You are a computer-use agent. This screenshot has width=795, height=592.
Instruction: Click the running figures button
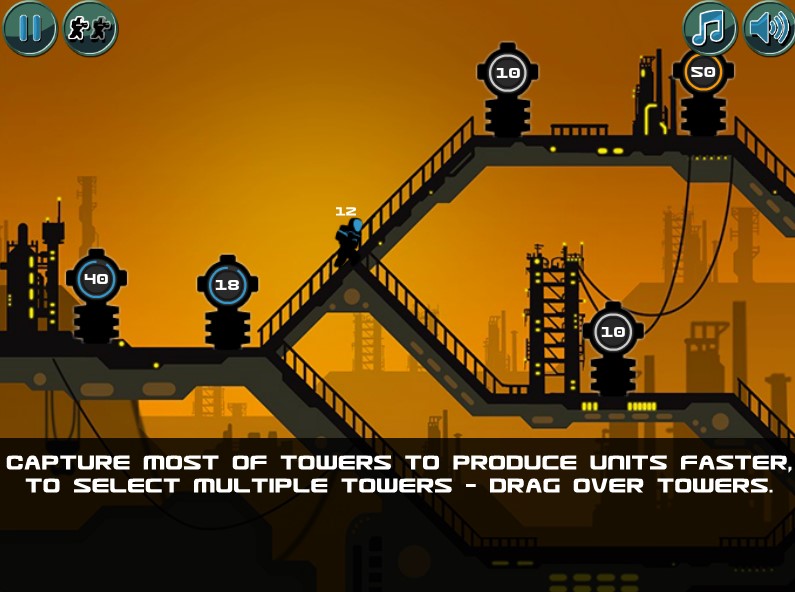coord(90,28)
